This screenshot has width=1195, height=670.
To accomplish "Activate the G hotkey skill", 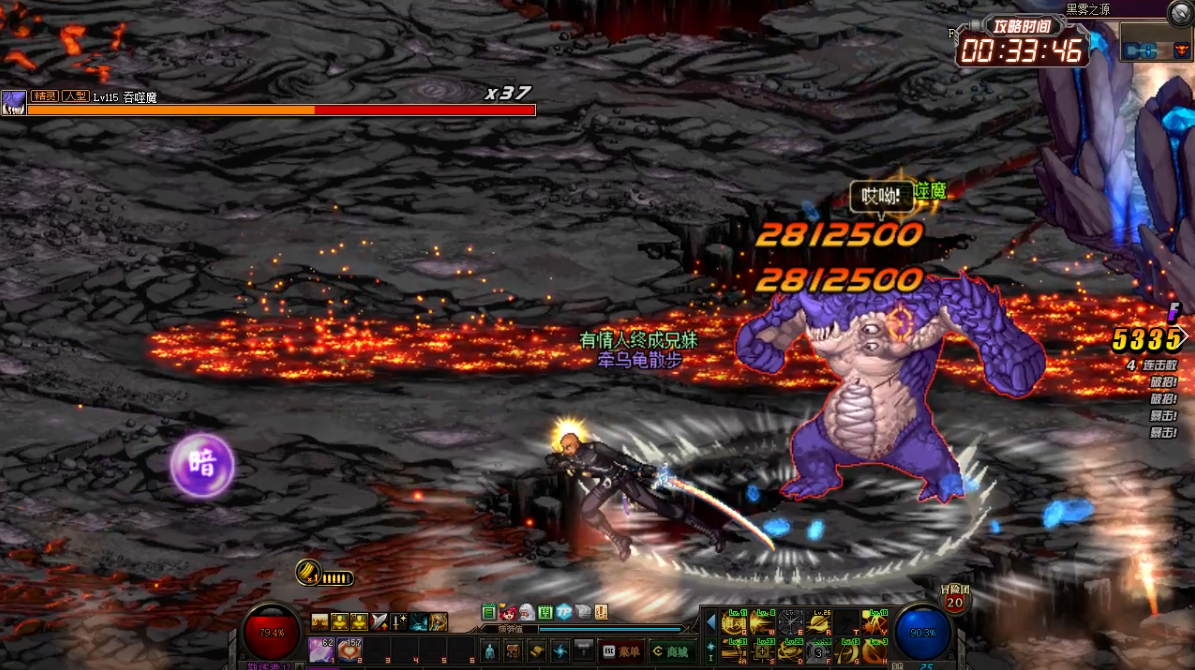I will [x=848, y=650].
